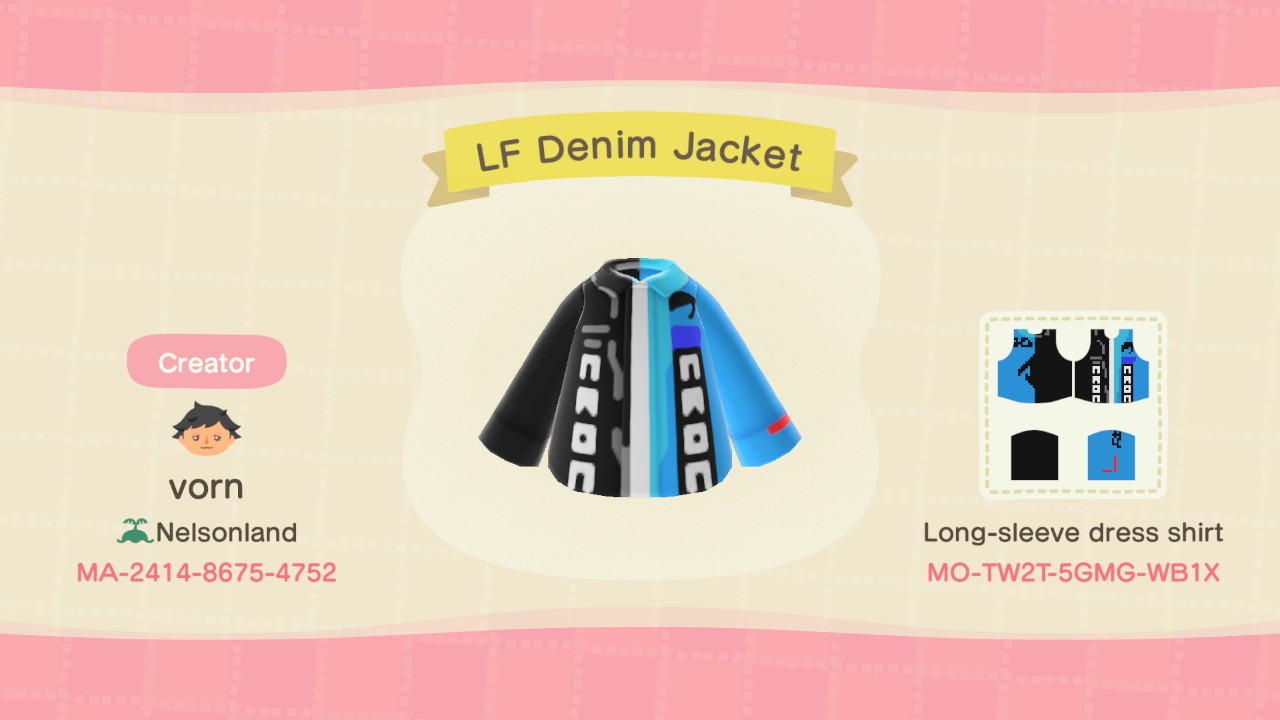Click the design code MO-TW2T-5GMG-WB1X
Screen dimensions: 1280x720
click(1073, 572)
